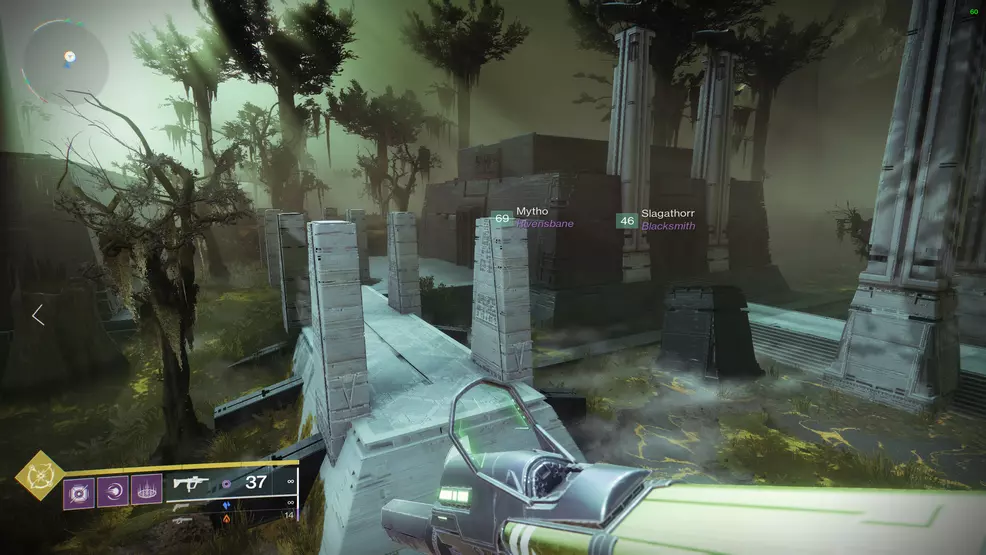Click the left-pointing arrow indicator
This screenshot has height=555, width=986.
(38, 315)
